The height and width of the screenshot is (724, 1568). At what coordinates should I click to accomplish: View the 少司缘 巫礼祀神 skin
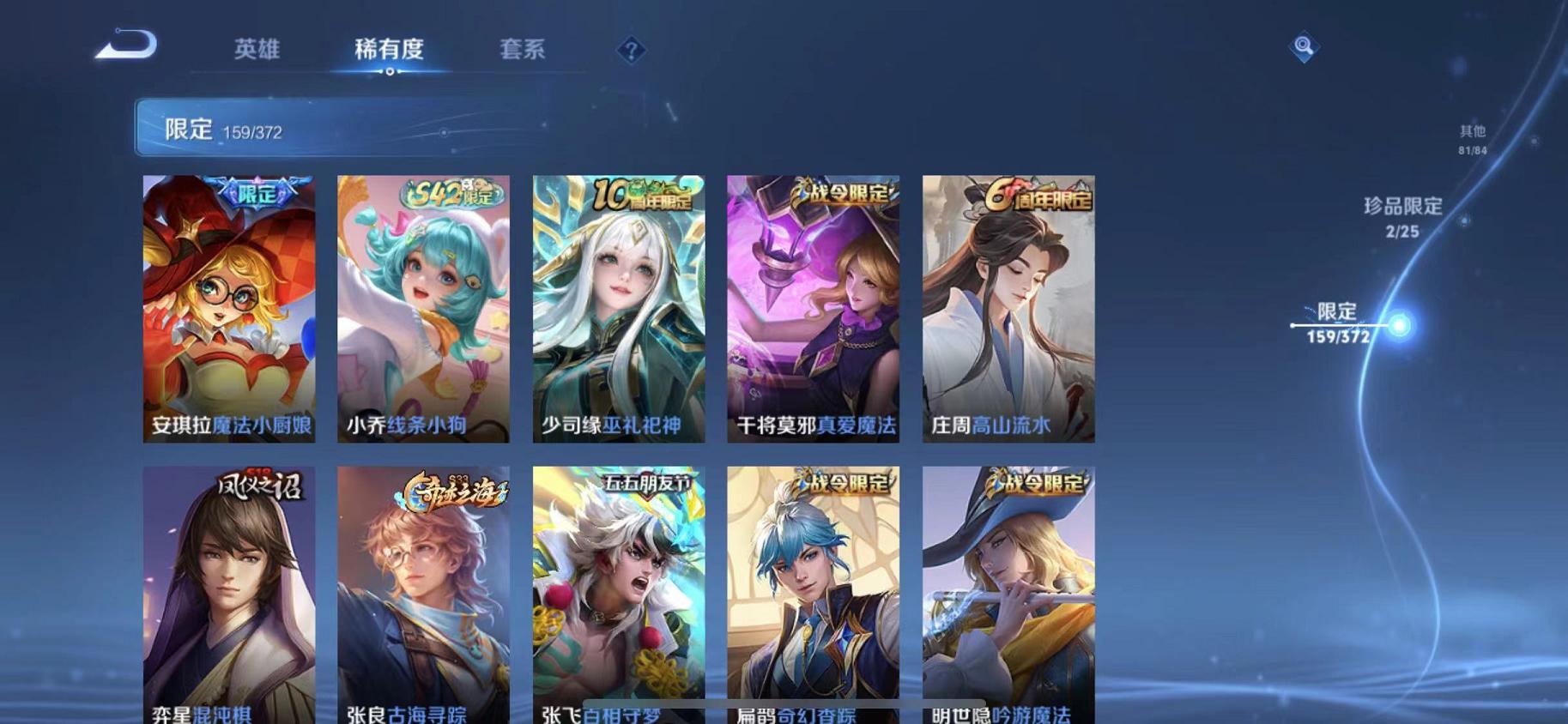coord(619,309)
